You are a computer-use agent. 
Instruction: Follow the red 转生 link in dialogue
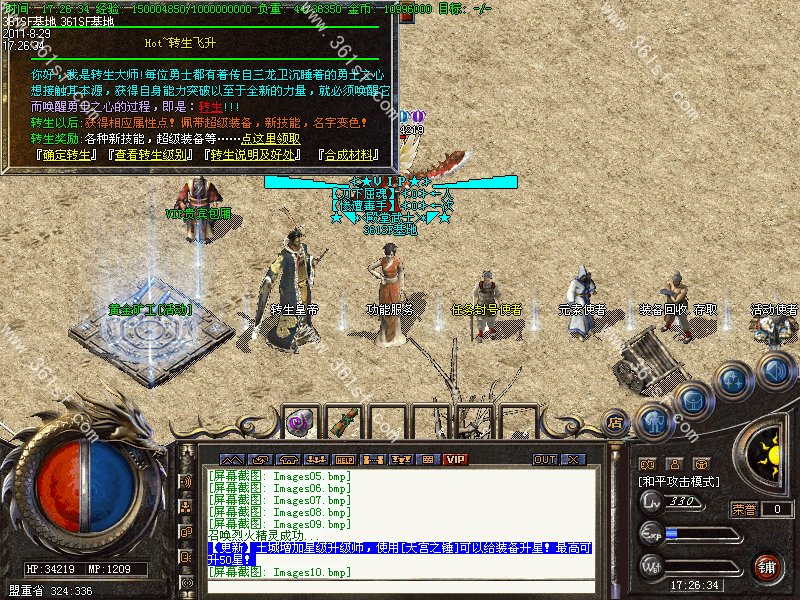[x=209, y=107]
